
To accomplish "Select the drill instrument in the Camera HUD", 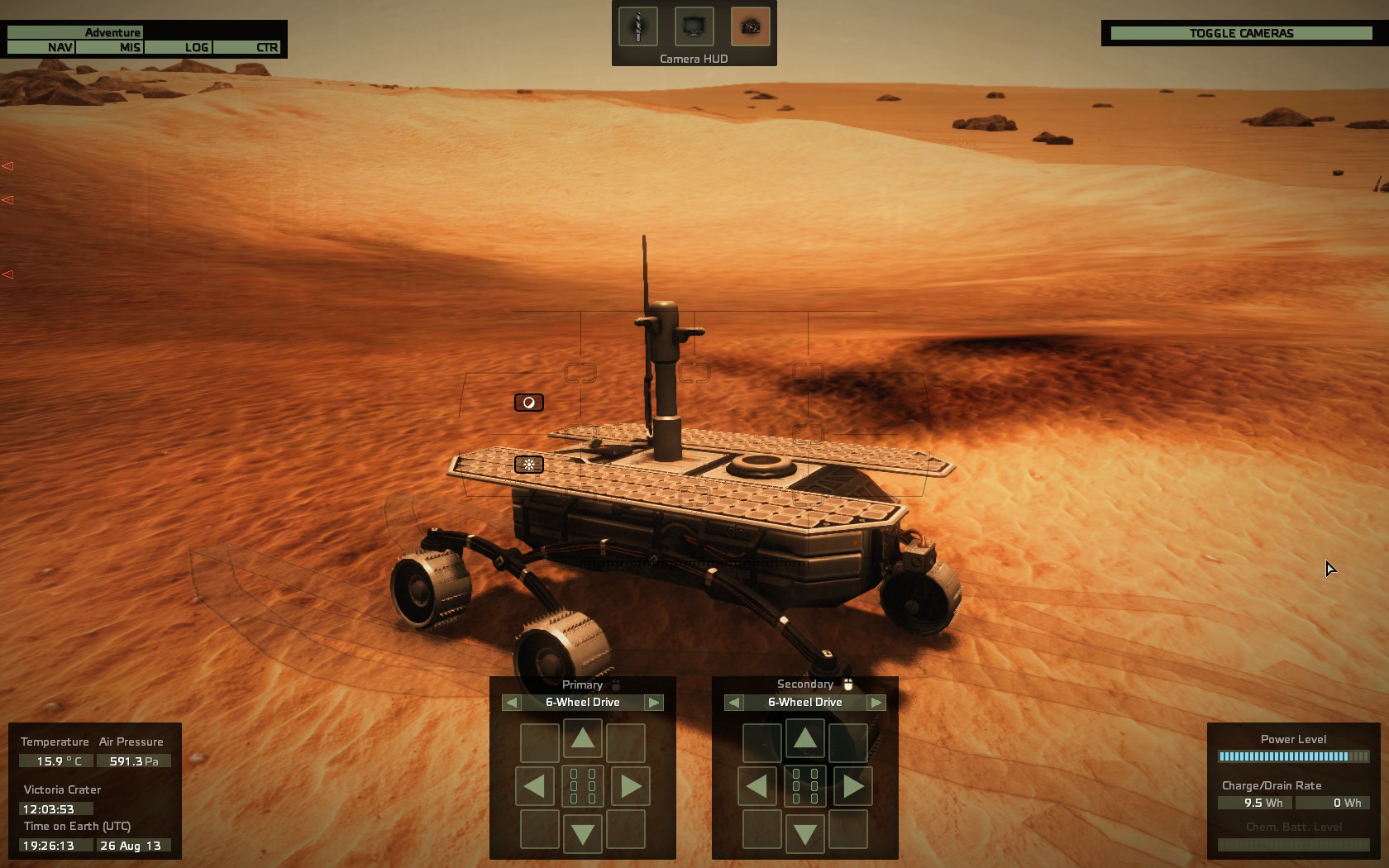I will pyautogui.click(x=639, y=26).
